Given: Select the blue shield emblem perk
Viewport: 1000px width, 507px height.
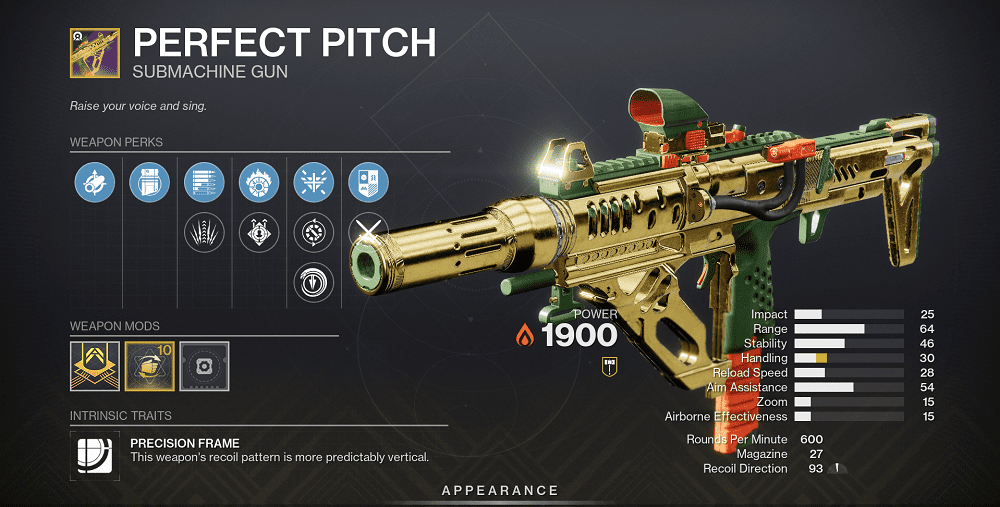Looking at the screenshot, I should (368, 182).
